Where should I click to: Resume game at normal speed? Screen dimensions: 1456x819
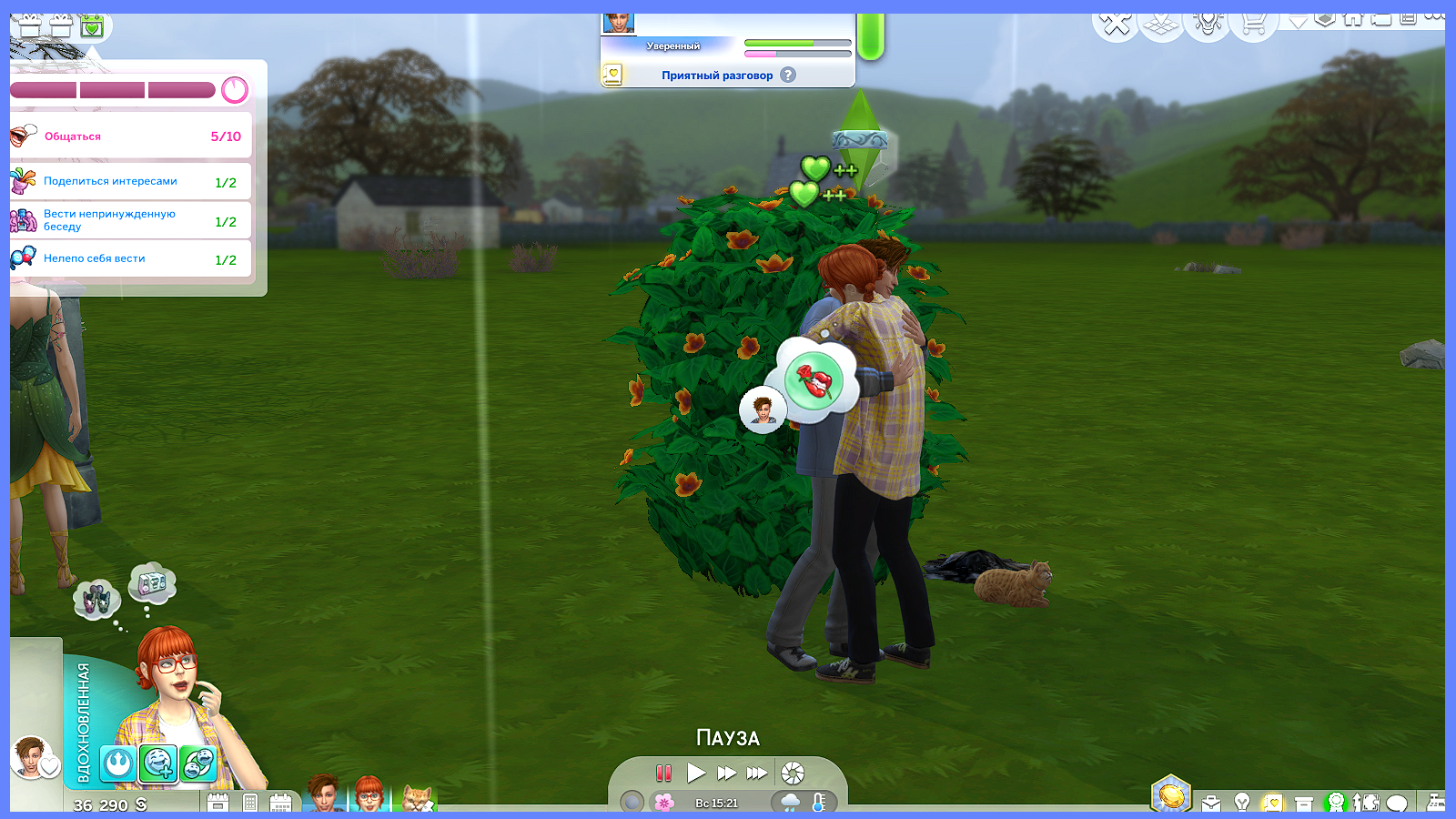[696, 773]
